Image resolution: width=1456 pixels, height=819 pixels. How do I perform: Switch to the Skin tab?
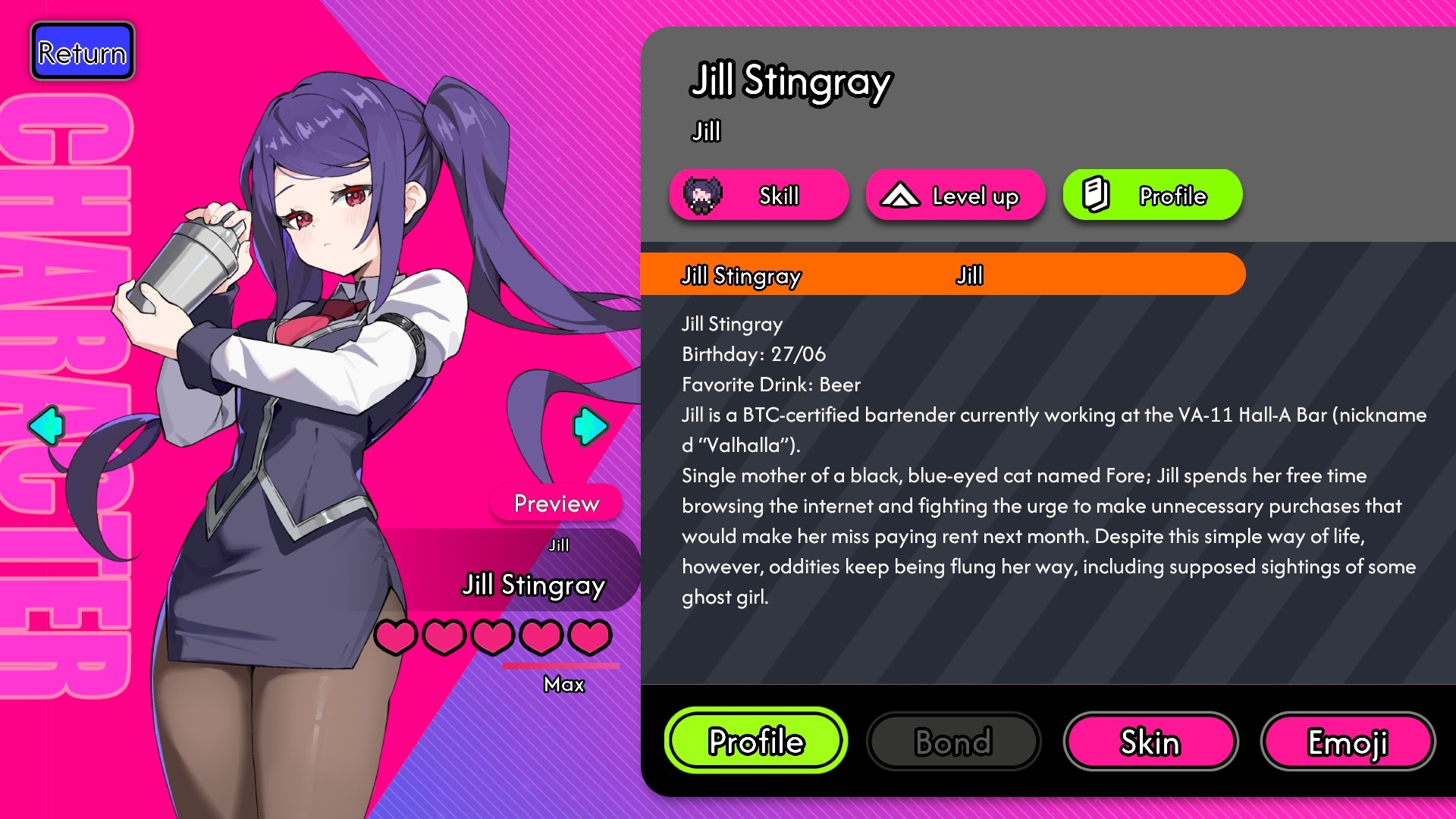click(1150, 742)
